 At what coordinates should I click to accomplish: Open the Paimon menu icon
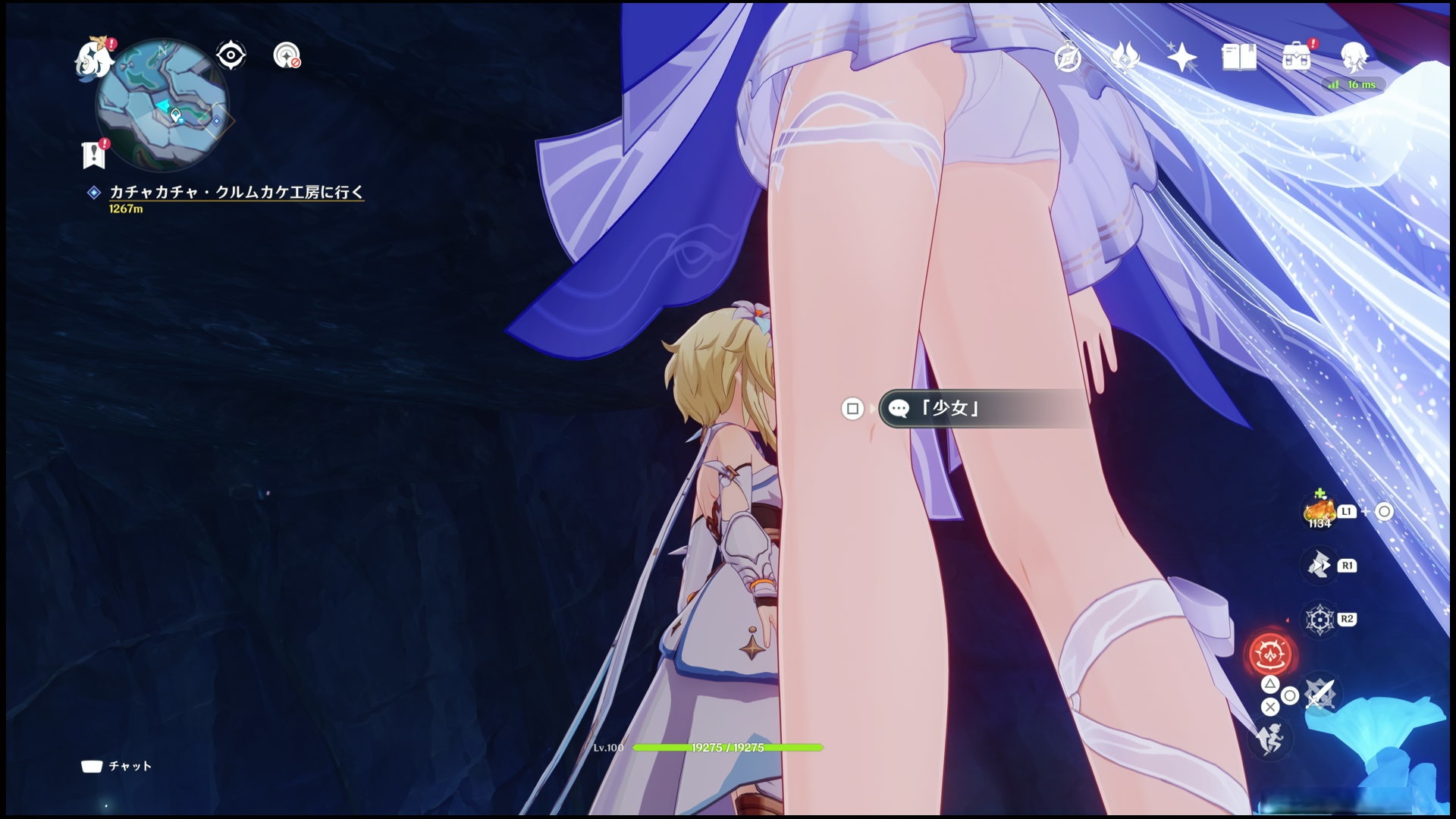tap(94, 58)
